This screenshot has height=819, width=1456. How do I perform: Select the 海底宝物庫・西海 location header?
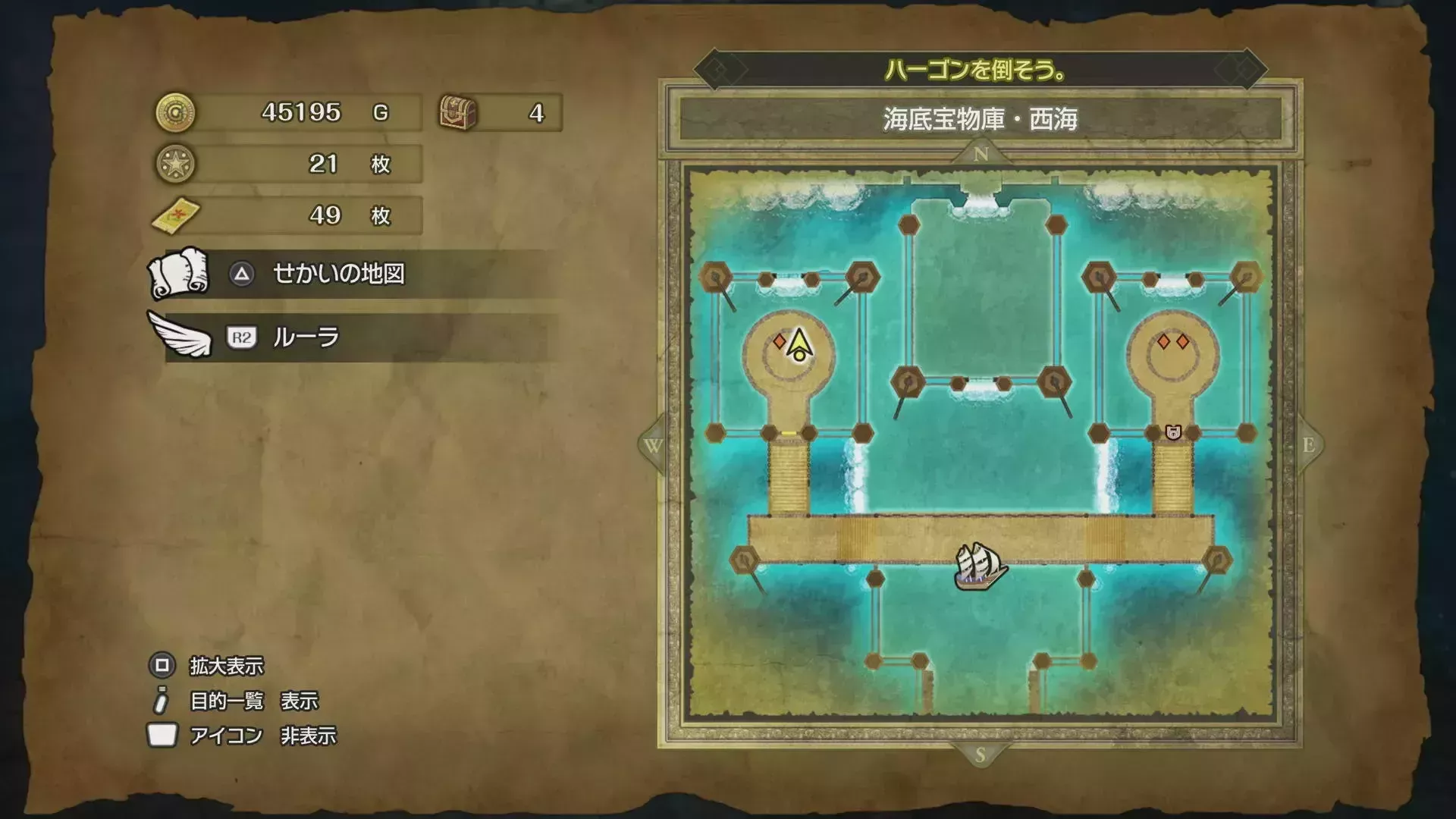click(980, 118)
